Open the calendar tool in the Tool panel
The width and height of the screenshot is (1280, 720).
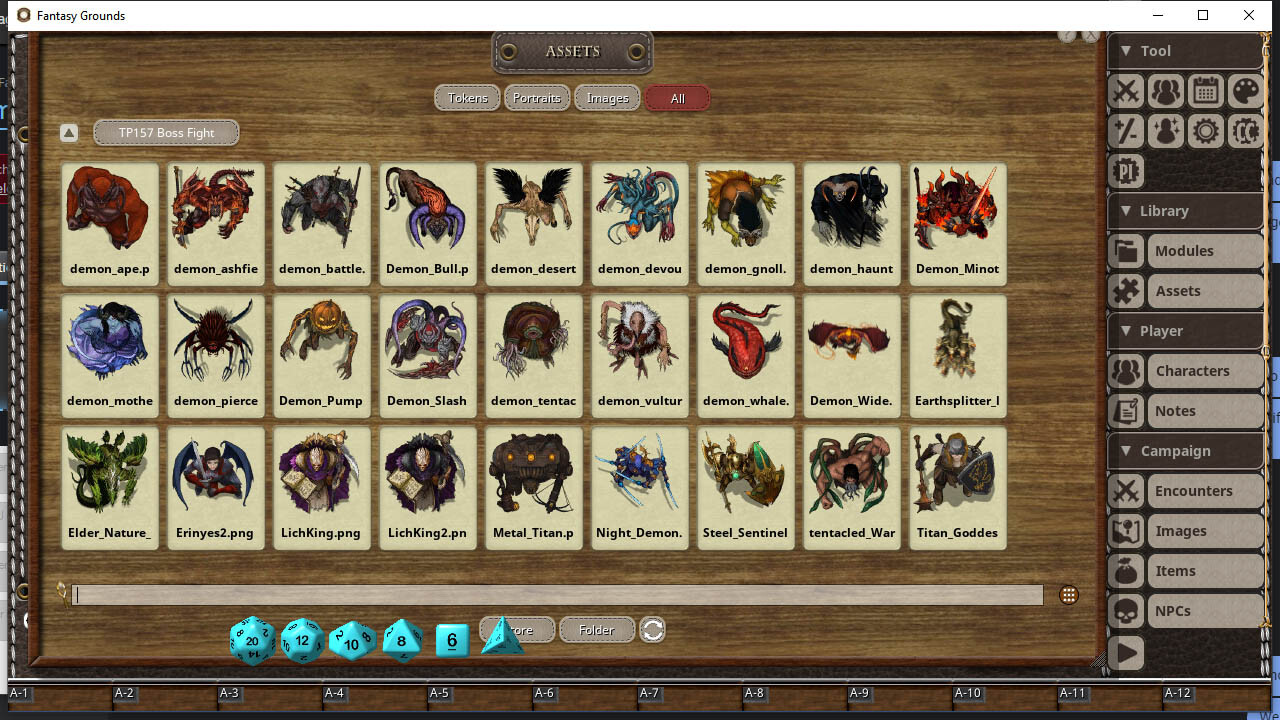click(x=1205, y=91)
